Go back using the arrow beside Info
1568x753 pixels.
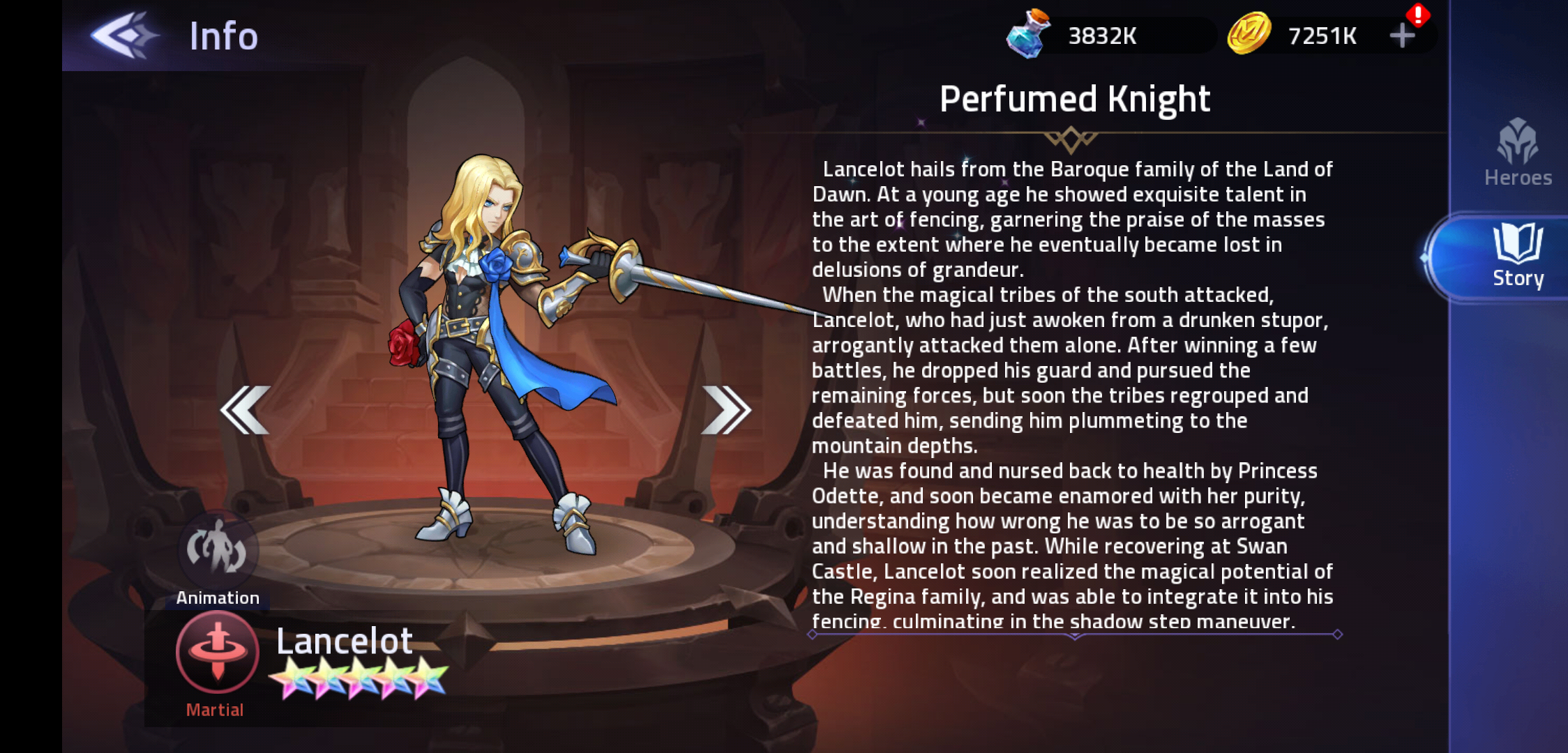(x=123, y=35)
